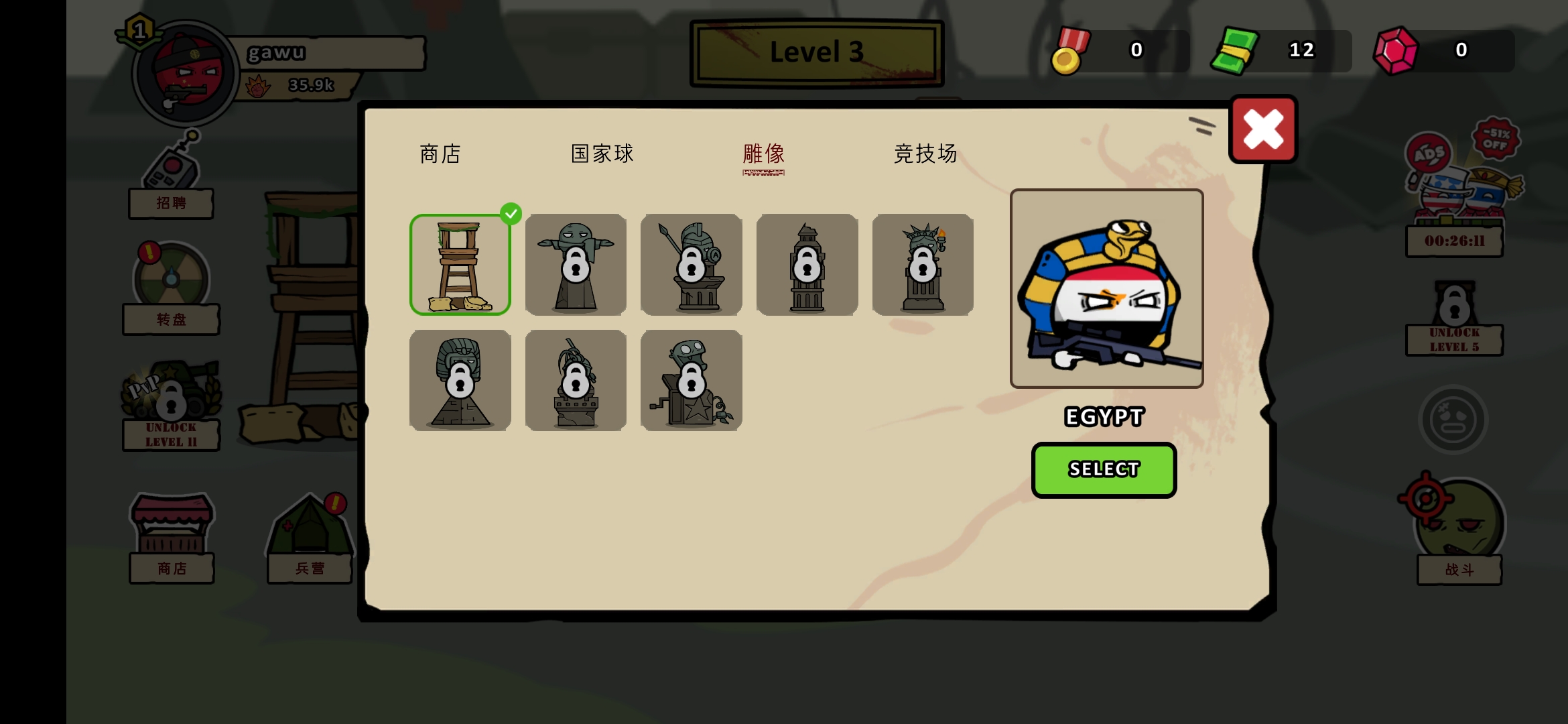Viewport: 1568px width, 724px height.
Task: Tap the locked Statue of Liberty statue
Action: point(922,263)
